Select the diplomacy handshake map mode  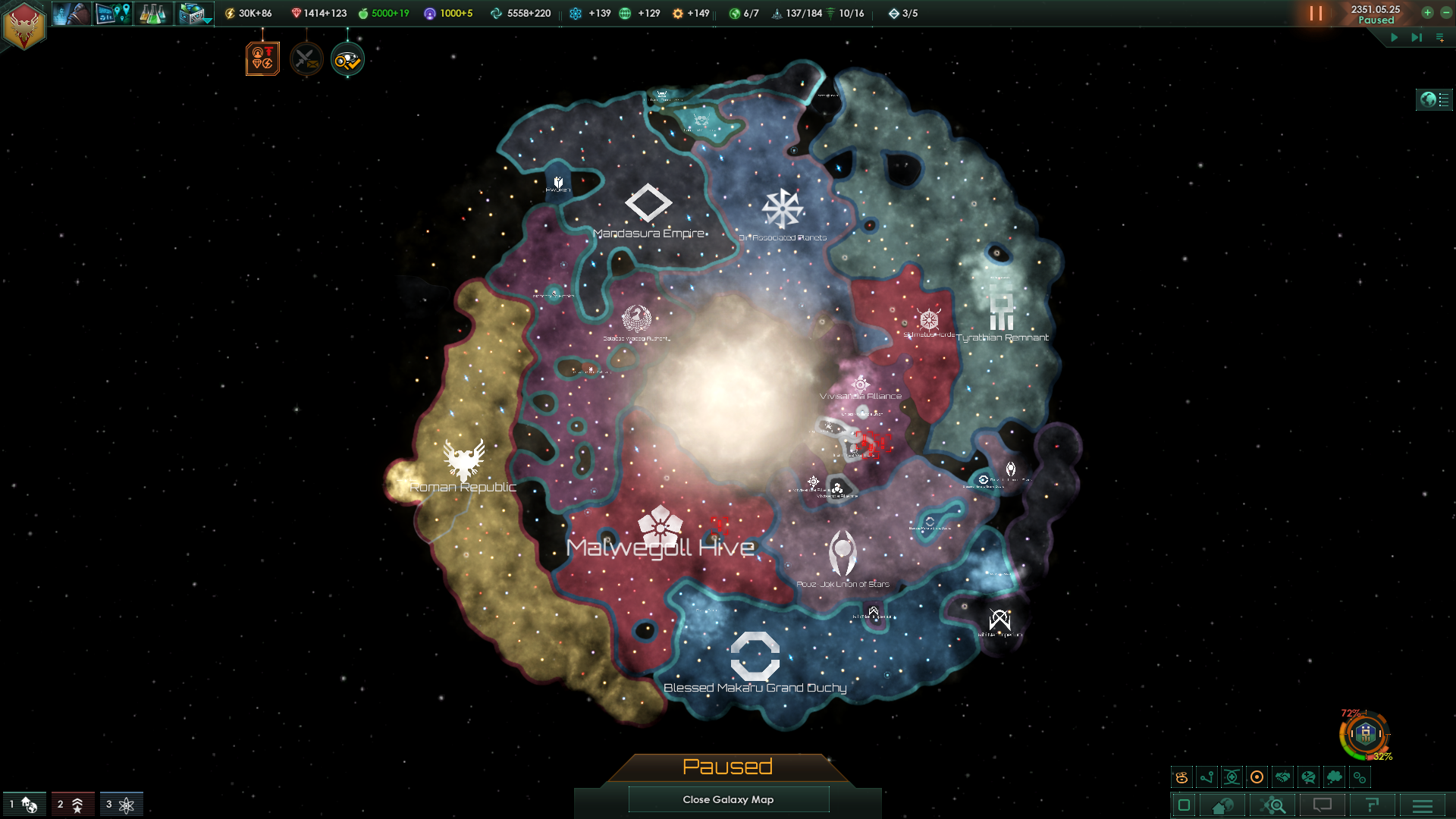click(x=1282, y=777)
